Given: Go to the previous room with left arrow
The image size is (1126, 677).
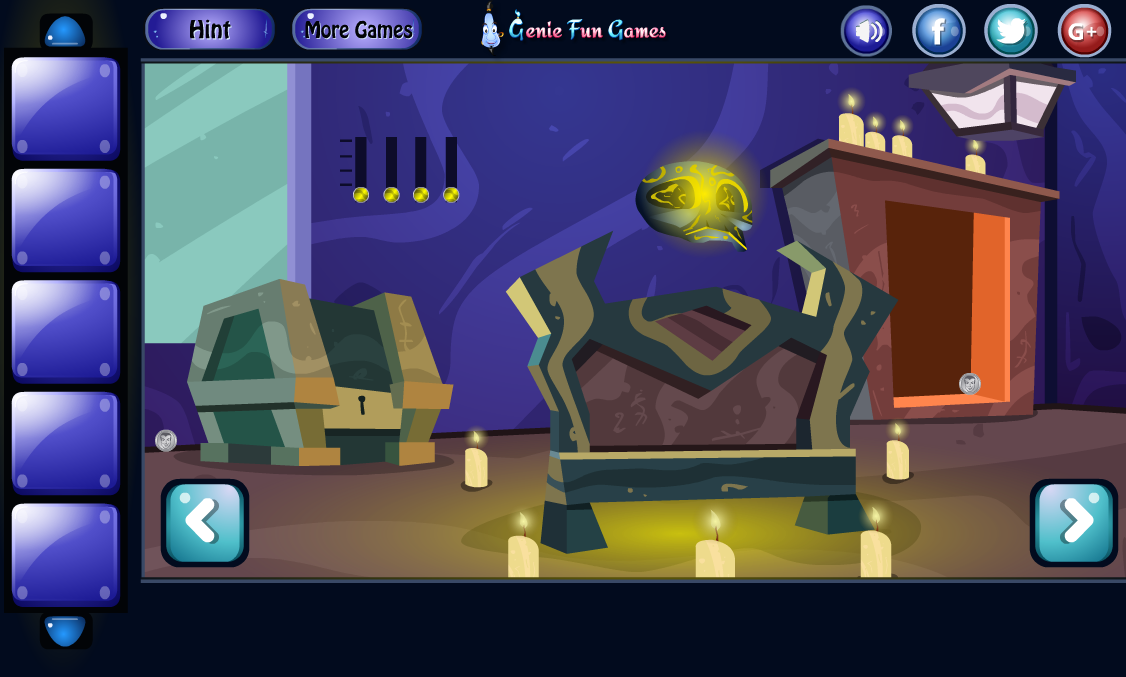Looking at the screenshot, I should 205,523.
